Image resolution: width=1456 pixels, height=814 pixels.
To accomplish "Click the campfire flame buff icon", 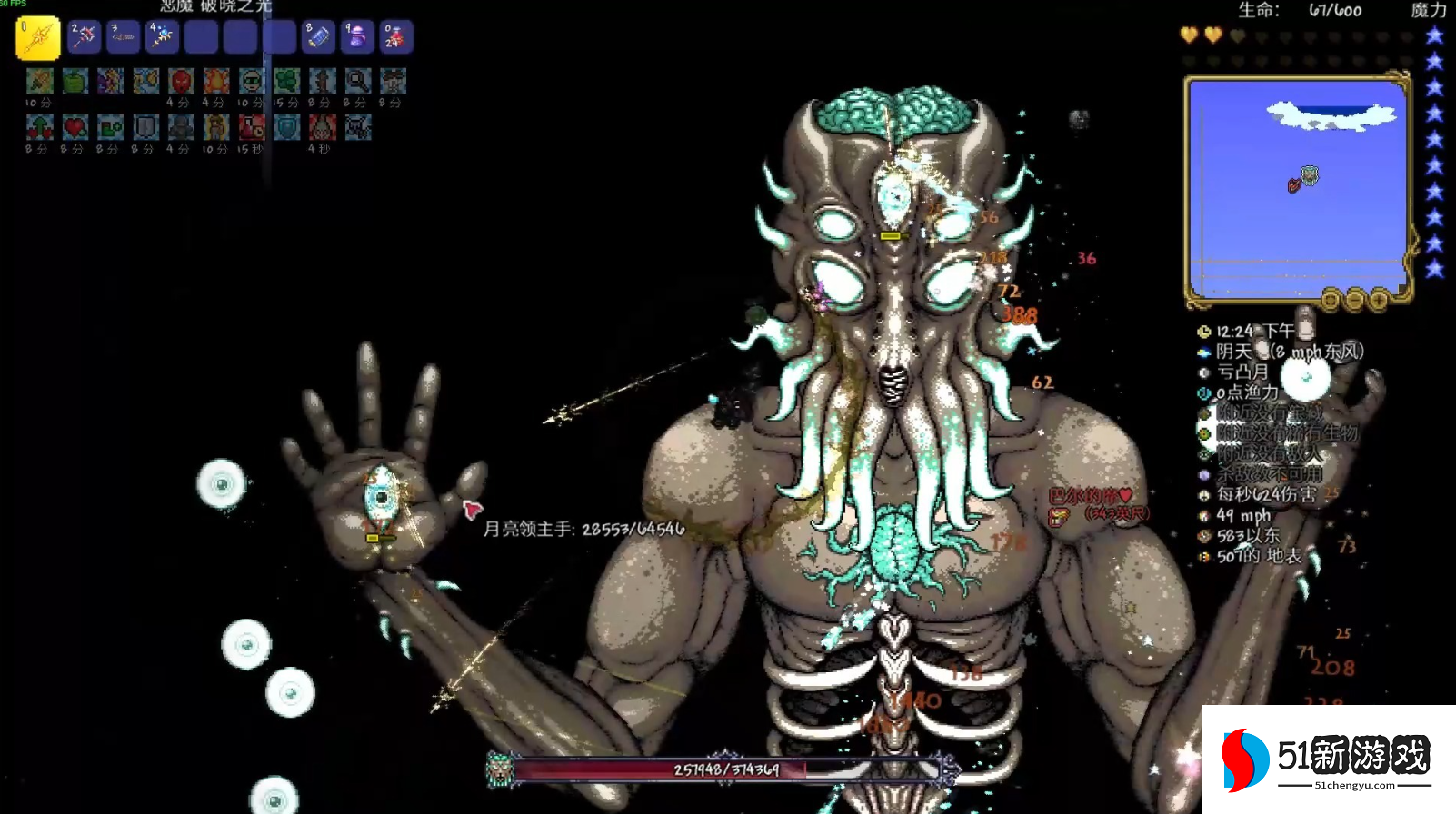I will (216, 82).
